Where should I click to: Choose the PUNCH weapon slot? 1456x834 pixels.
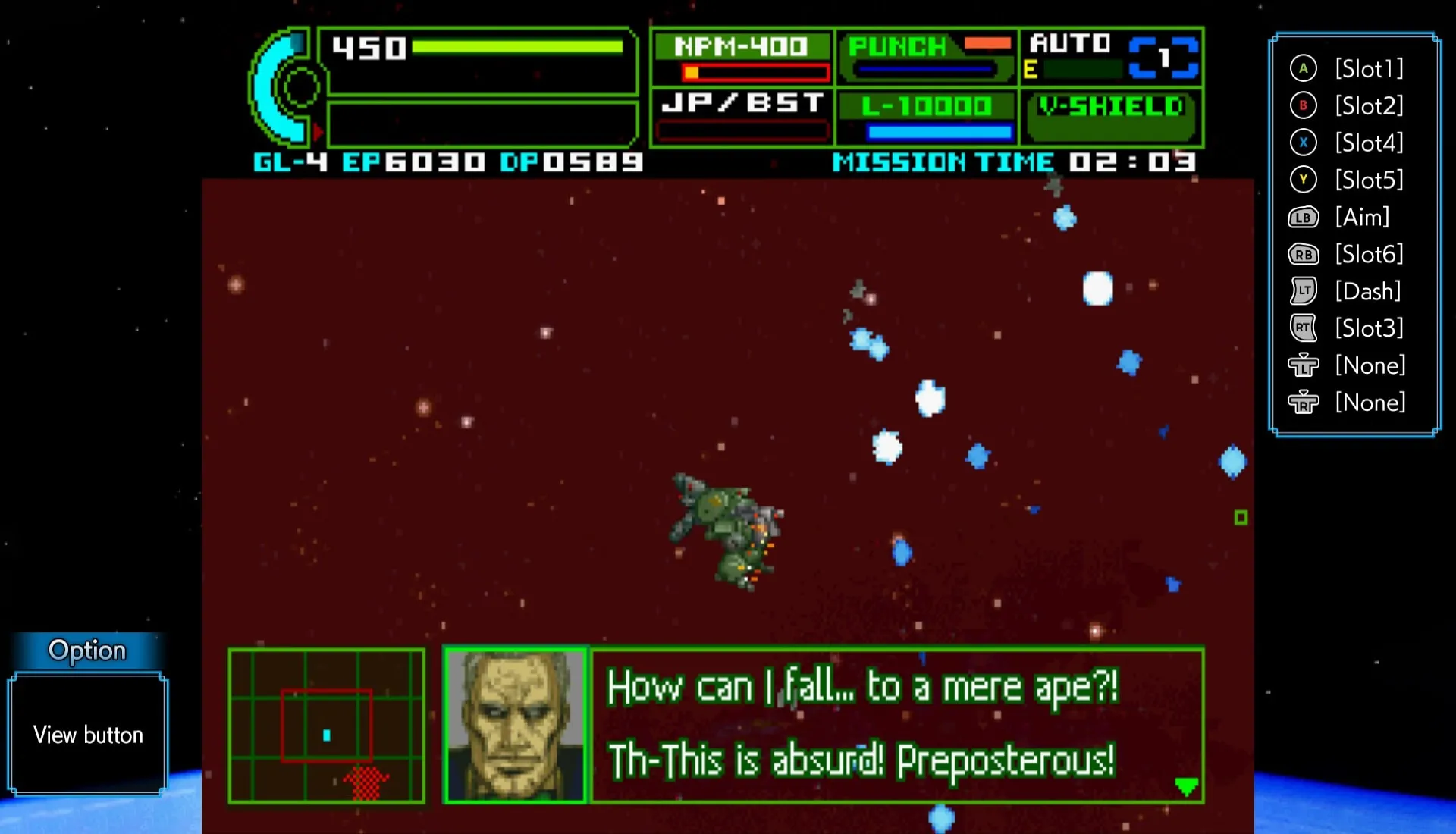tap(927, 58)
